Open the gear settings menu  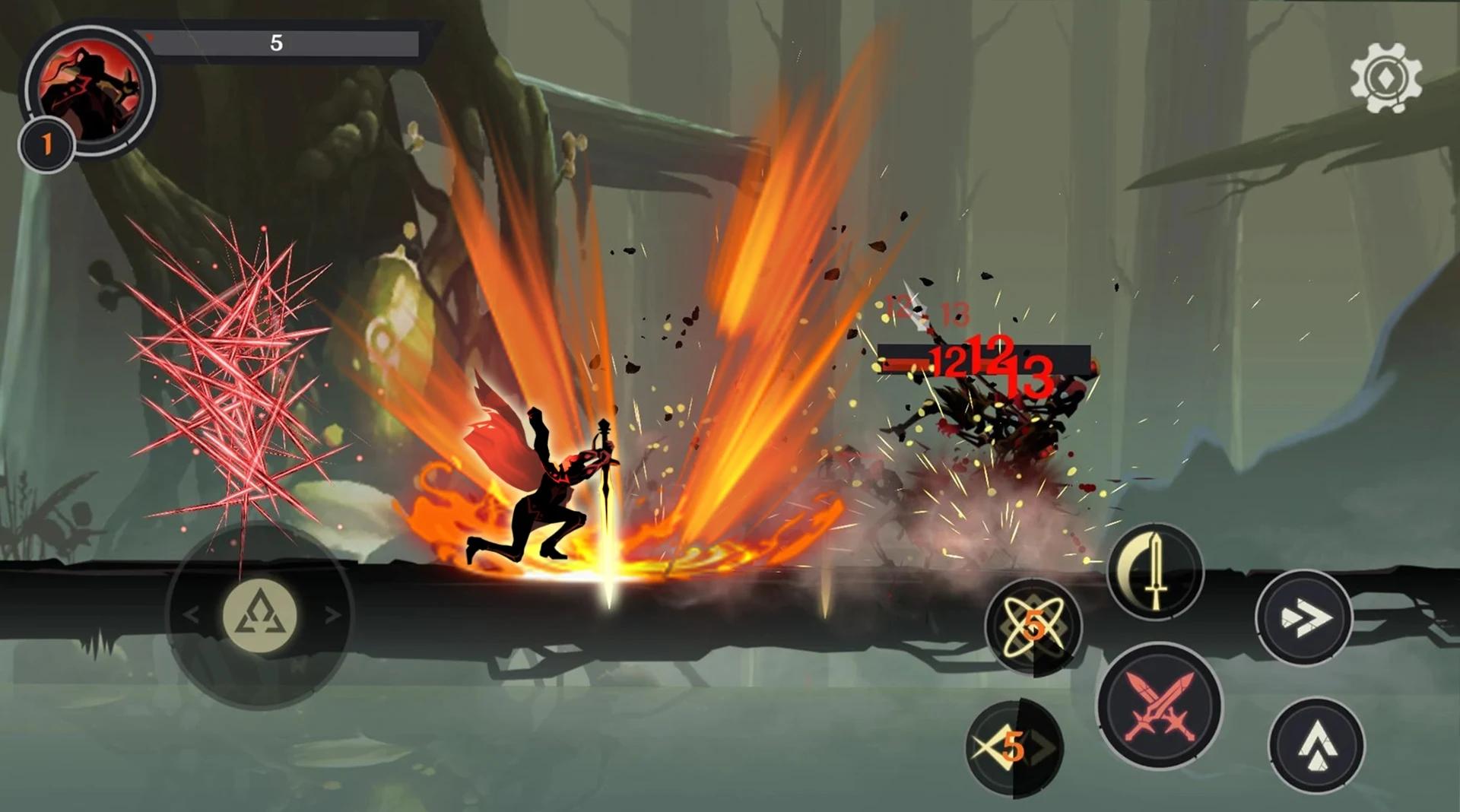pos(1385,78)
